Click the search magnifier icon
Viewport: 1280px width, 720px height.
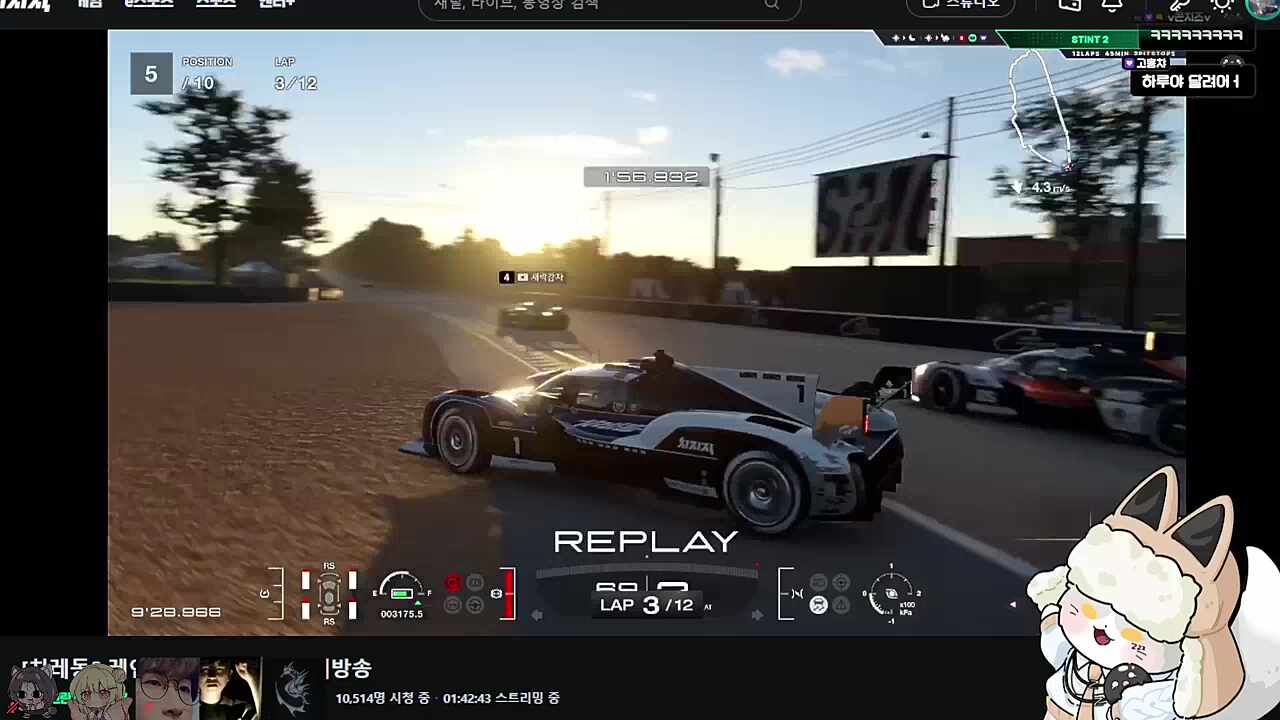click(x=771, y=6)
